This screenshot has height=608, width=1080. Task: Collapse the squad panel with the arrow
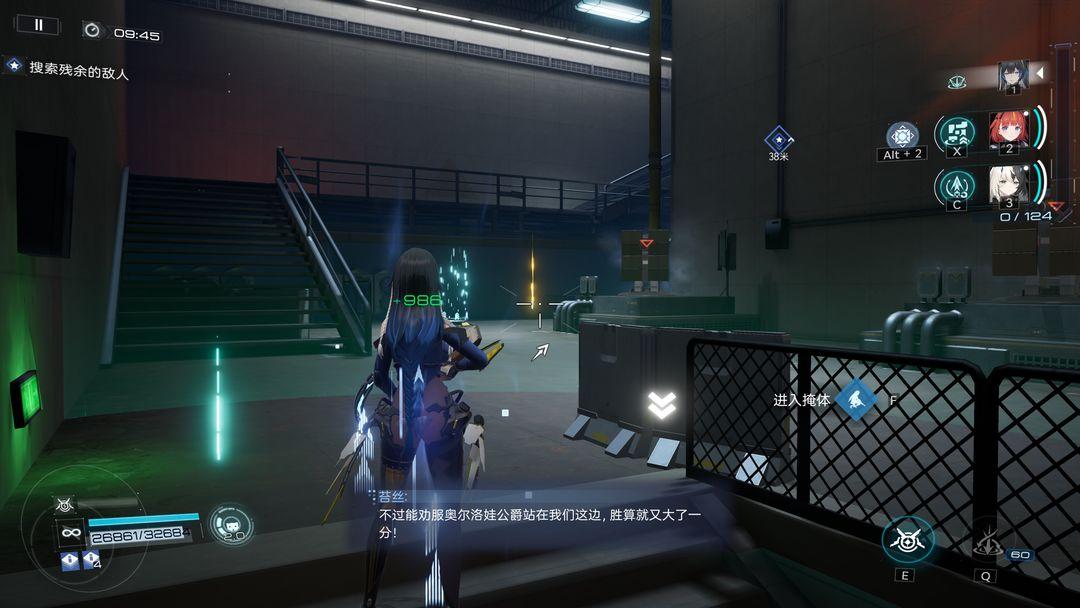[x=1039, y=73]
